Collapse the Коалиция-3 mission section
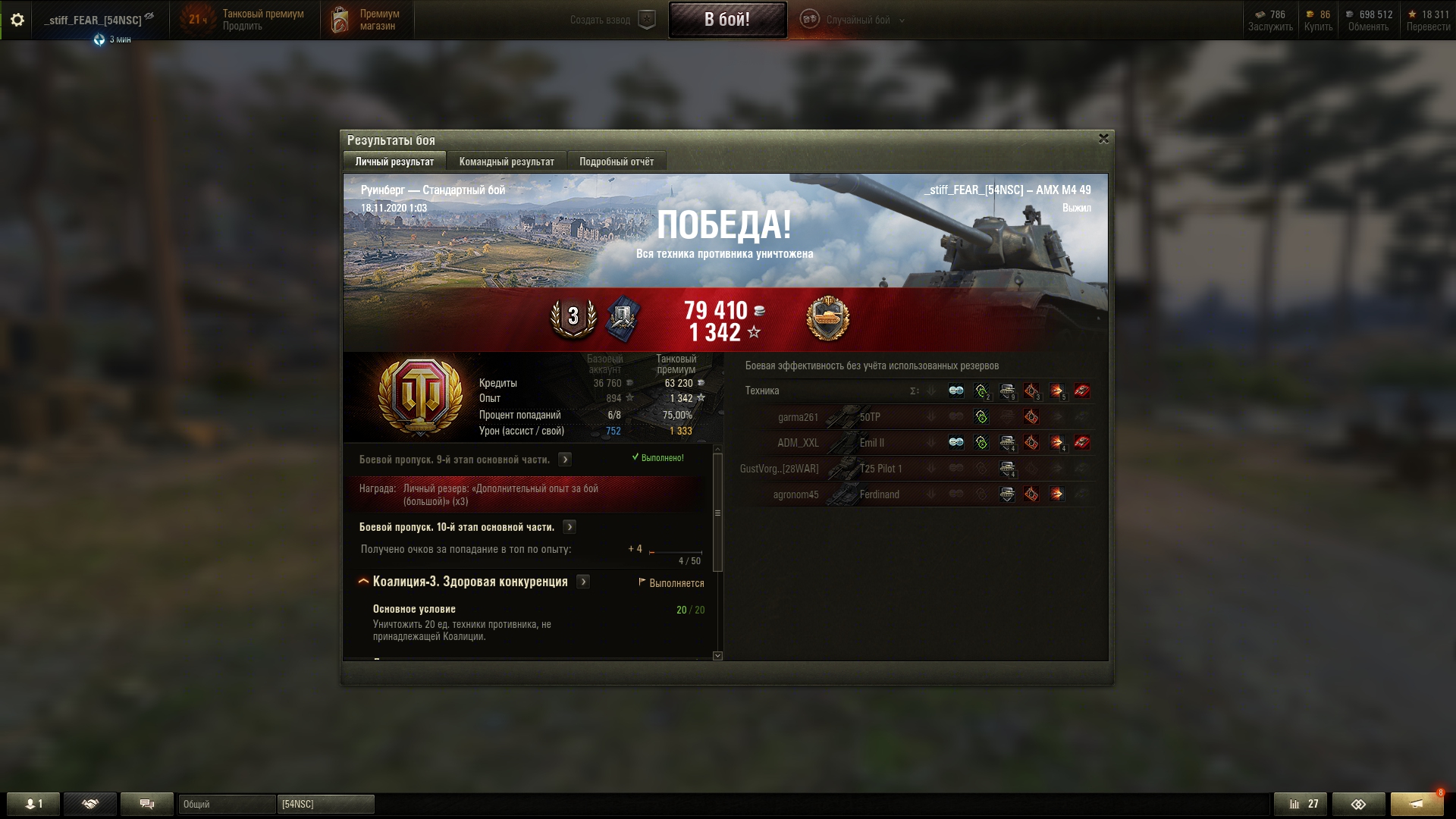The height and width of the screenshot is (819, 1456). coord(363,582)
